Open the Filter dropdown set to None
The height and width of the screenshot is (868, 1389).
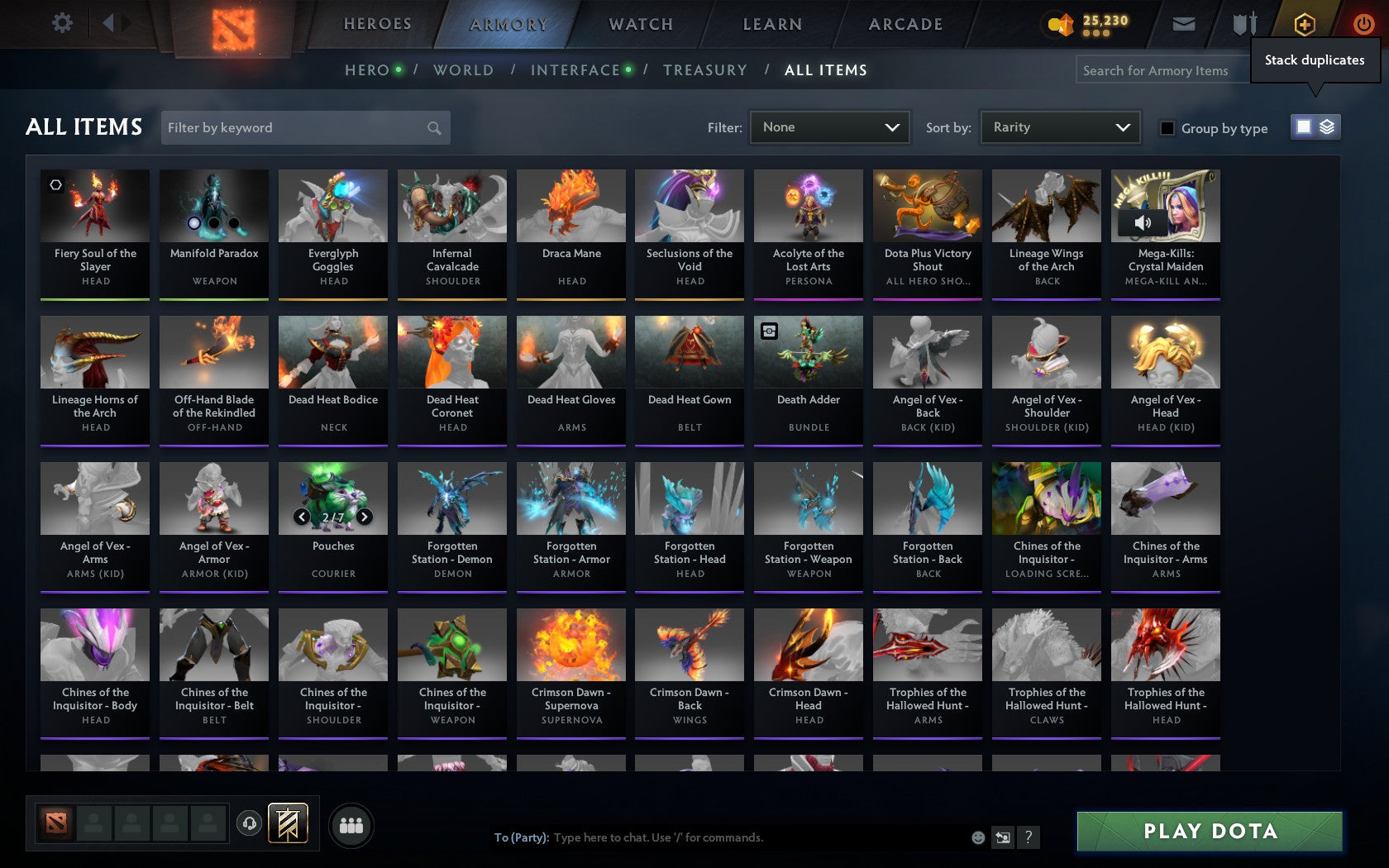coord(829,127)
